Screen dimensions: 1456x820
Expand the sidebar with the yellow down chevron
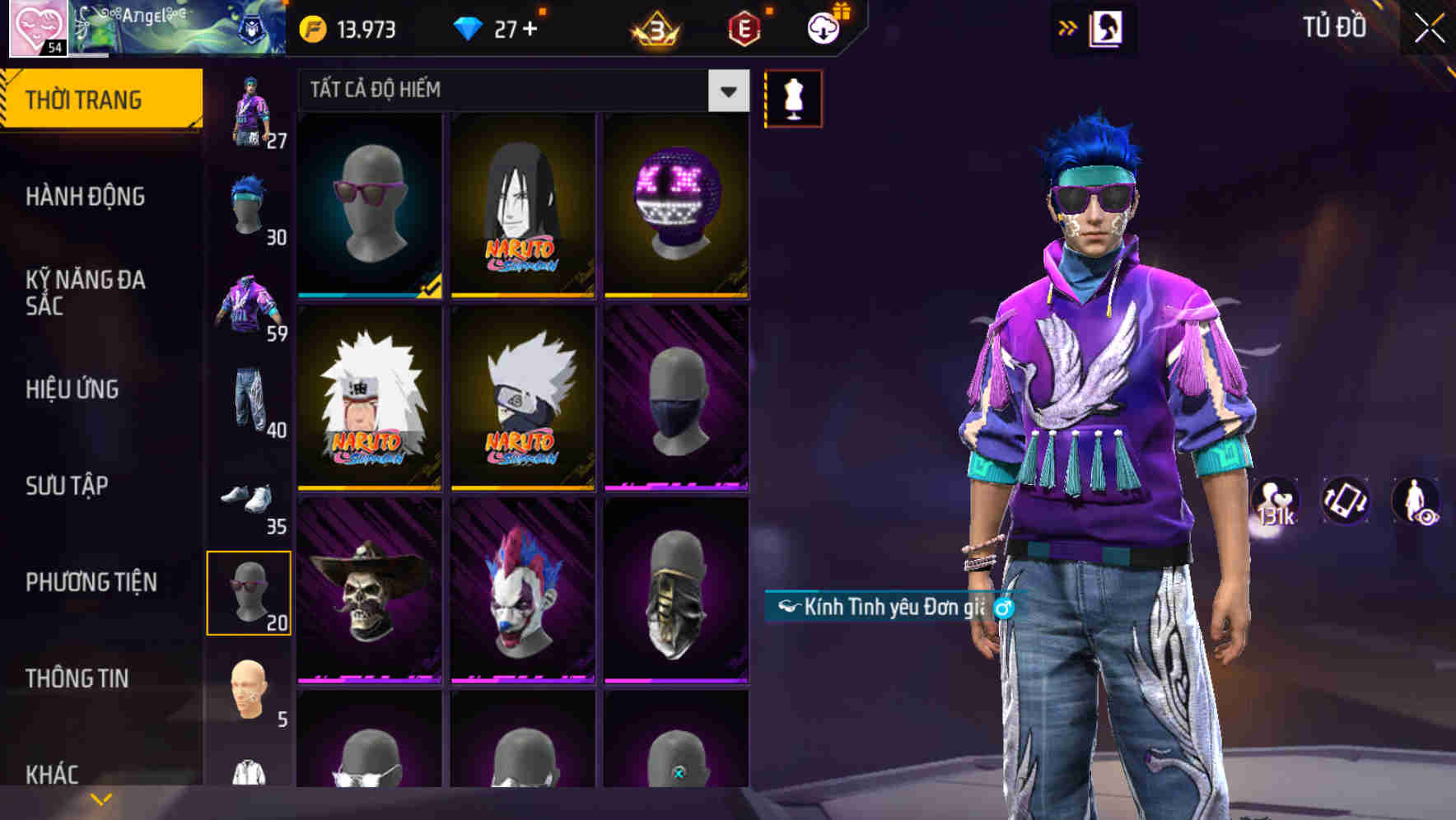point(100,798)
